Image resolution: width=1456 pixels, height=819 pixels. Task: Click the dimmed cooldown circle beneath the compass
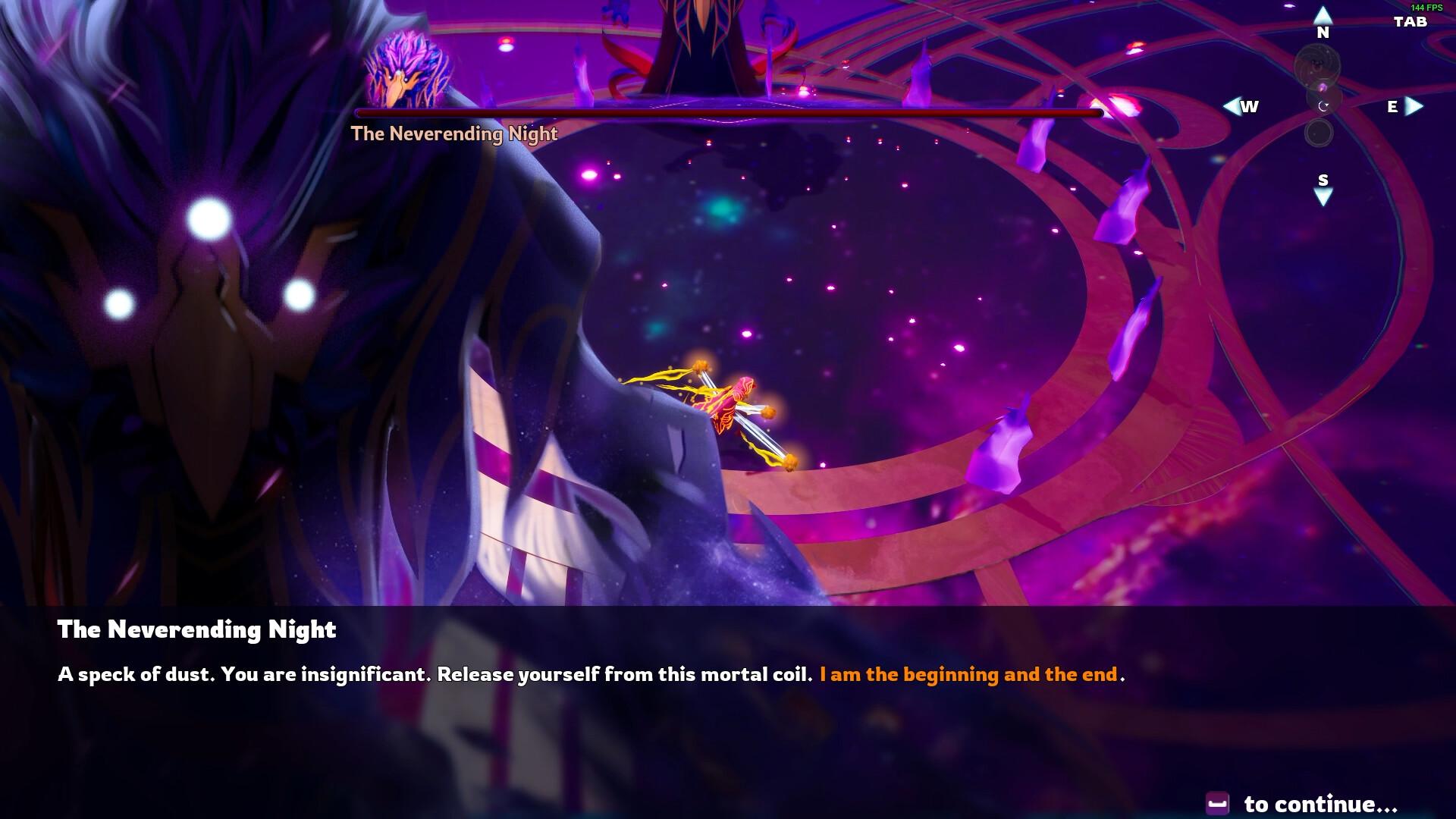point(1319,133)
